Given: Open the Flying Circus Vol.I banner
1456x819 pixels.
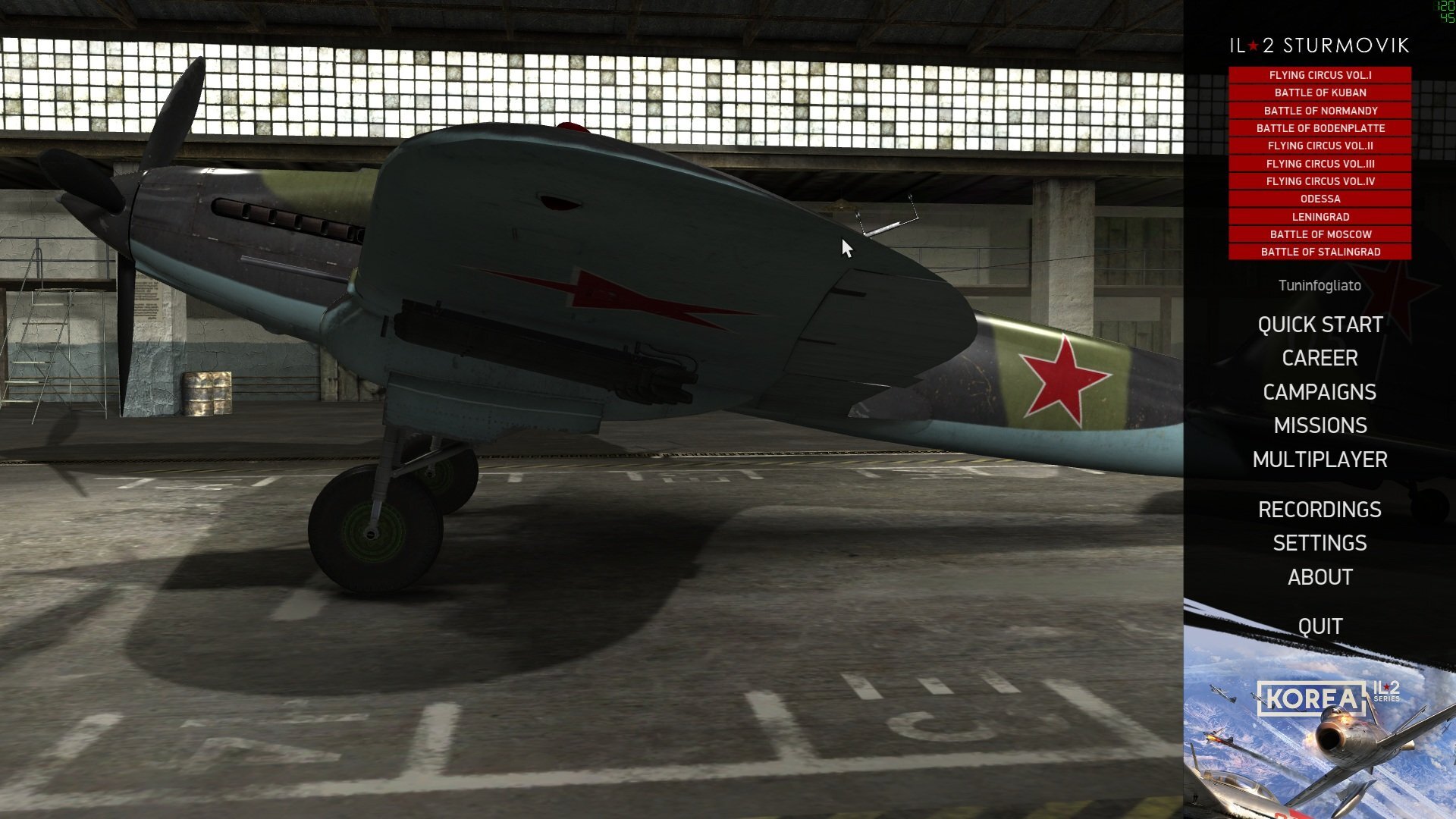Looking at the screenshot, I should 1321,75.
